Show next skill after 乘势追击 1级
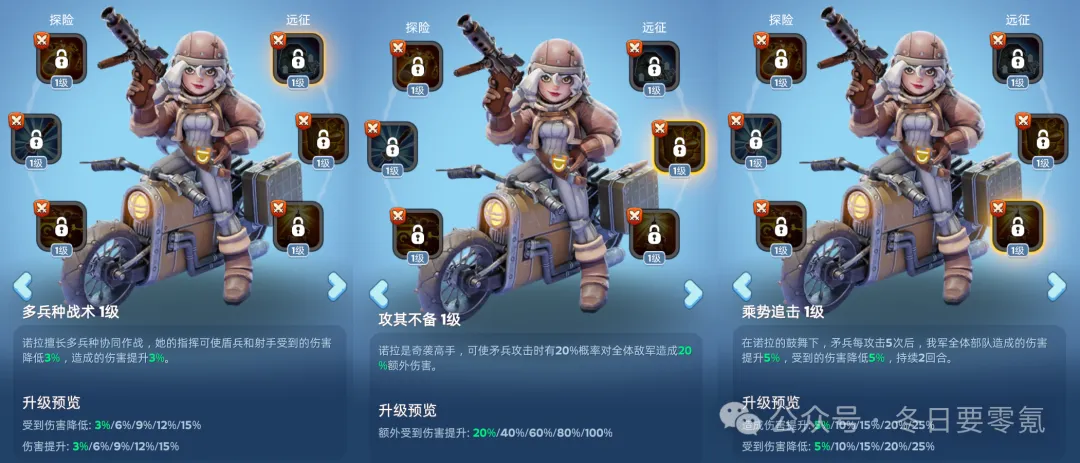1080x463 pixels. point(1056,287)
